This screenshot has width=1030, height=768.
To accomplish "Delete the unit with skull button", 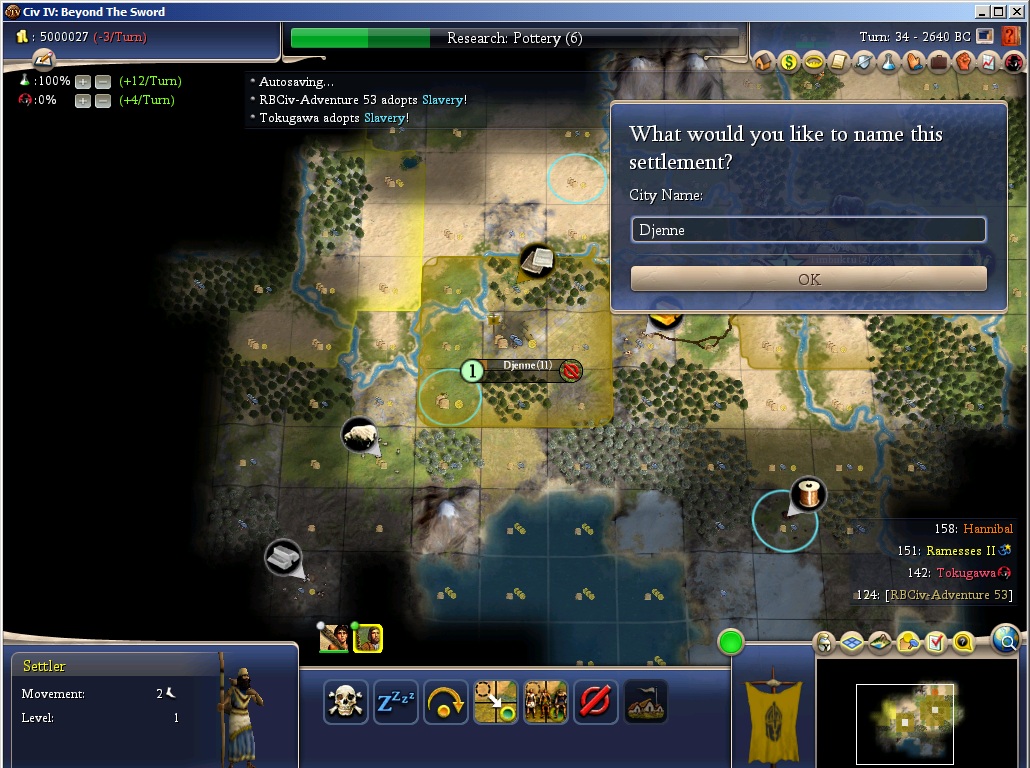I will pos(345,701).
